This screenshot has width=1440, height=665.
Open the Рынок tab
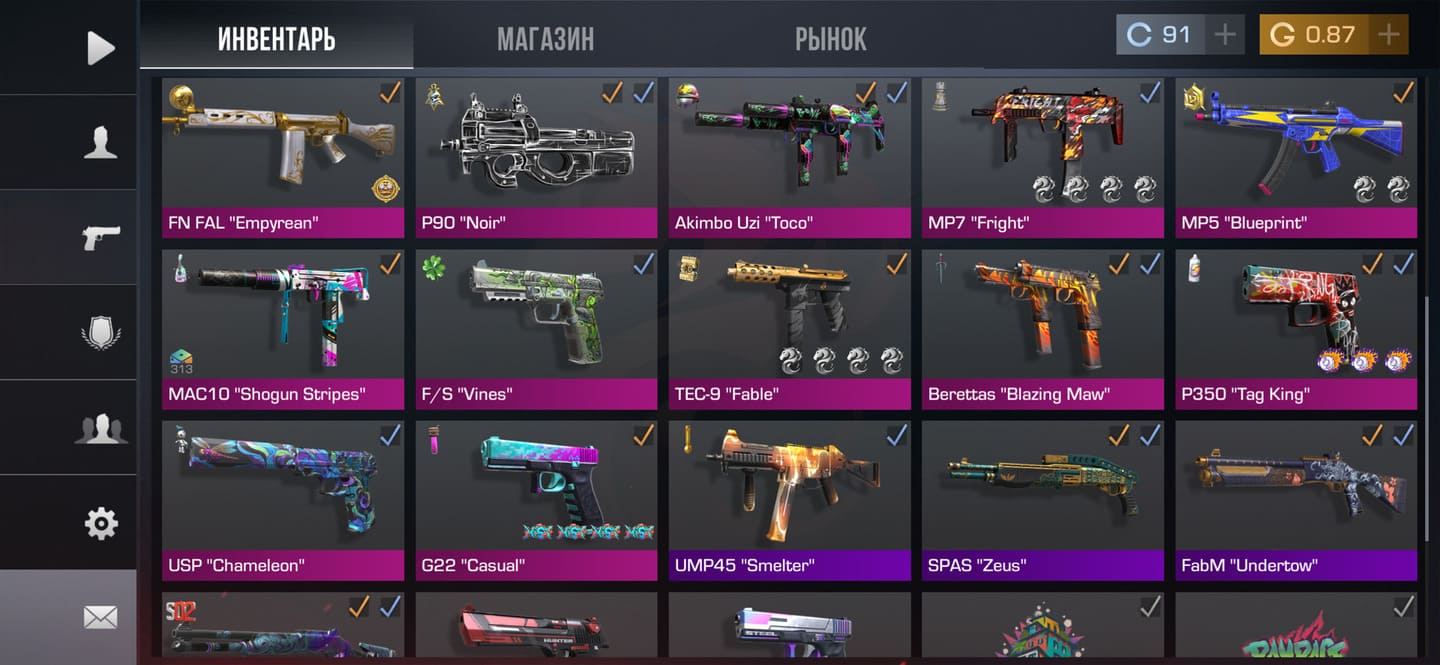[830, 39]
